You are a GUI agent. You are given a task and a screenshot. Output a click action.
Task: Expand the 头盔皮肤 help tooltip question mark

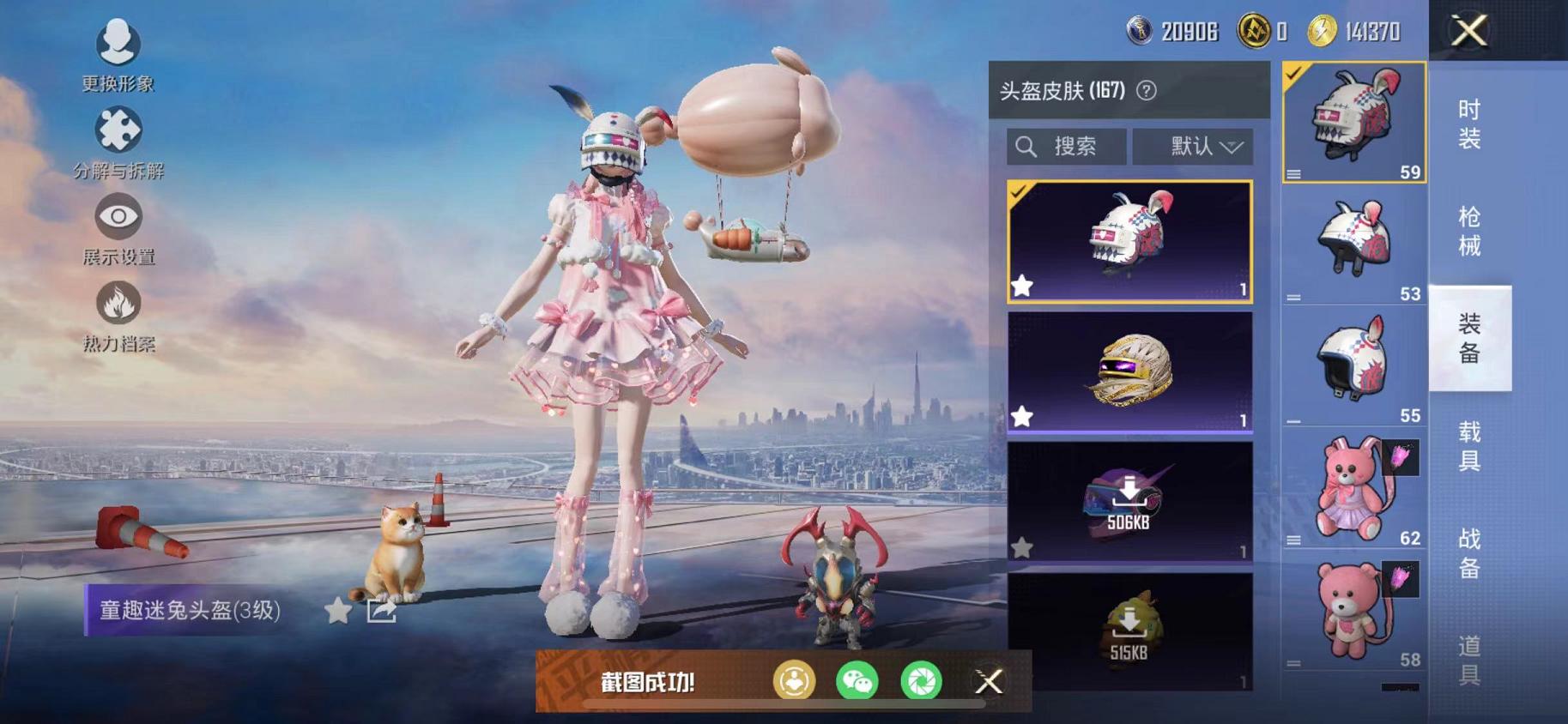coord(1148,90)
